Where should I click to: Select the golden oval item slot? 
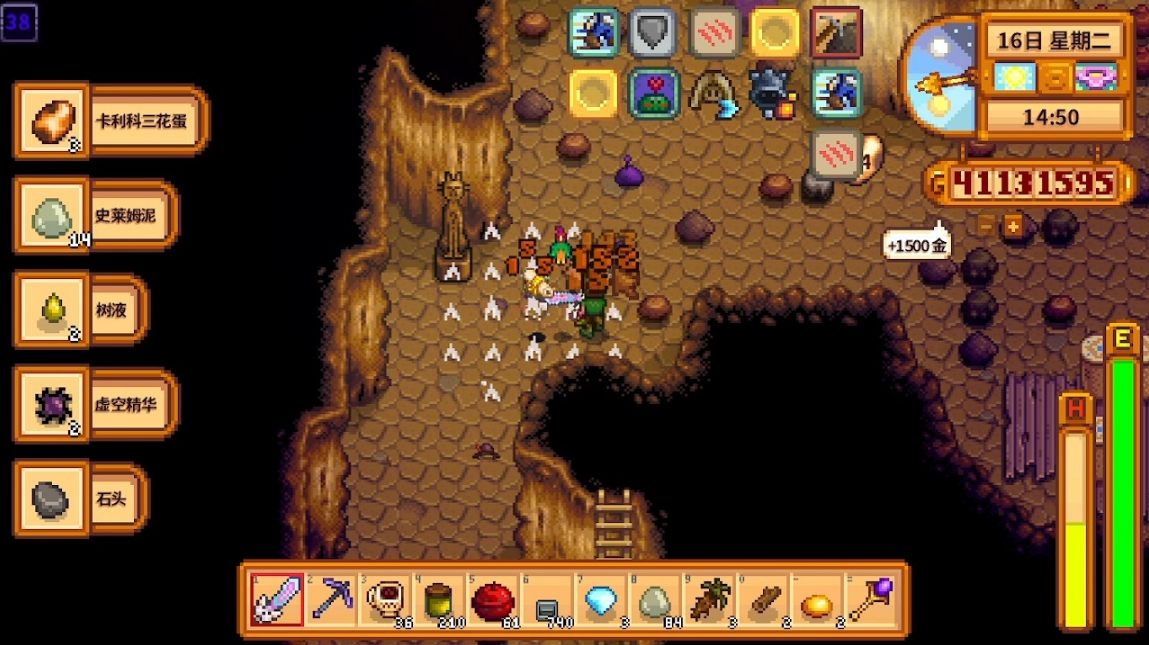click(817, 600)
